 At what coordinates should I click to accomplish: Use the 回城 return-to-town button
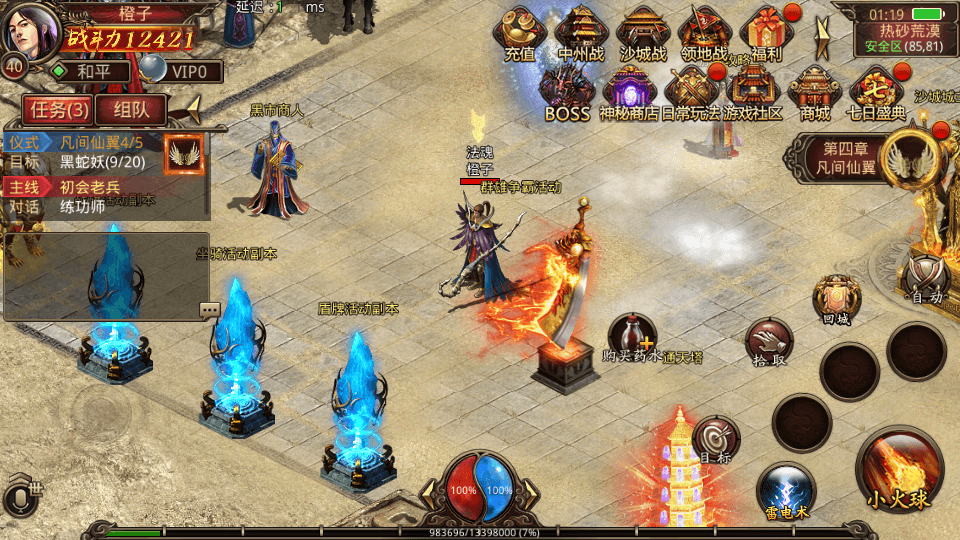[x=836, y=299]
